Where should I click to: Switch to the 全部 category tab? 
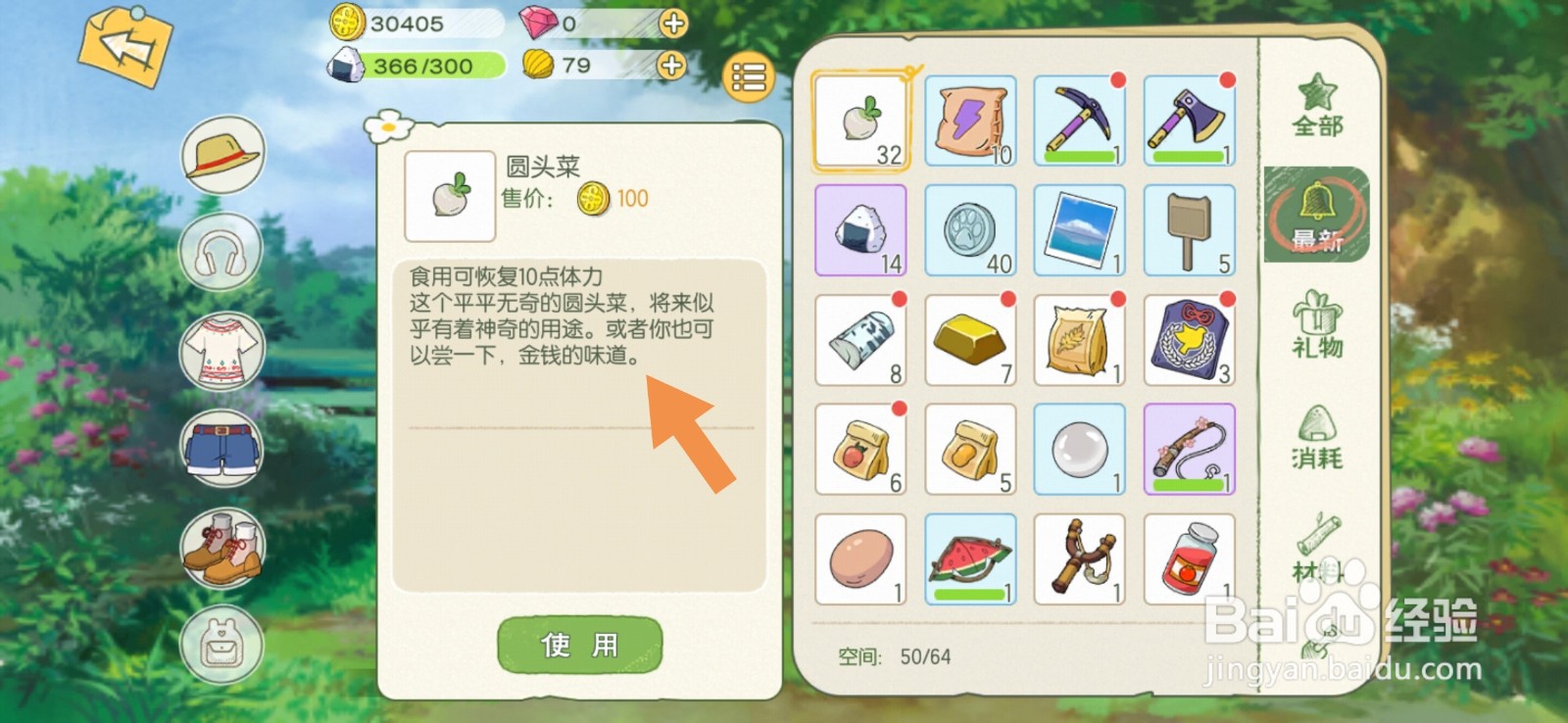point(1319,108)
